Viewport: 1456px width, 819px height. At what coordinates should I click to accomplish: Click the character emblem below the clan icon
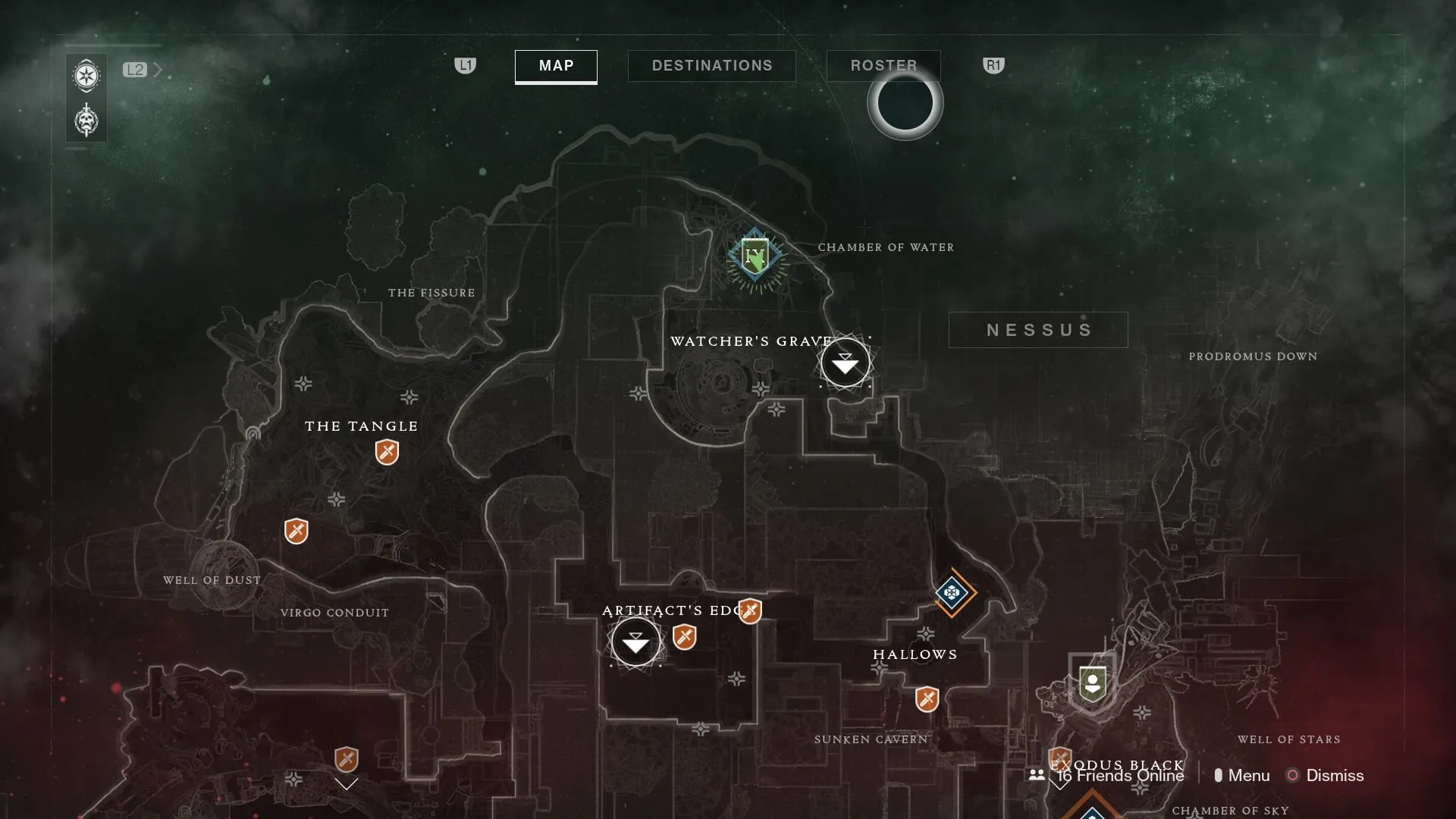[86, 120]
